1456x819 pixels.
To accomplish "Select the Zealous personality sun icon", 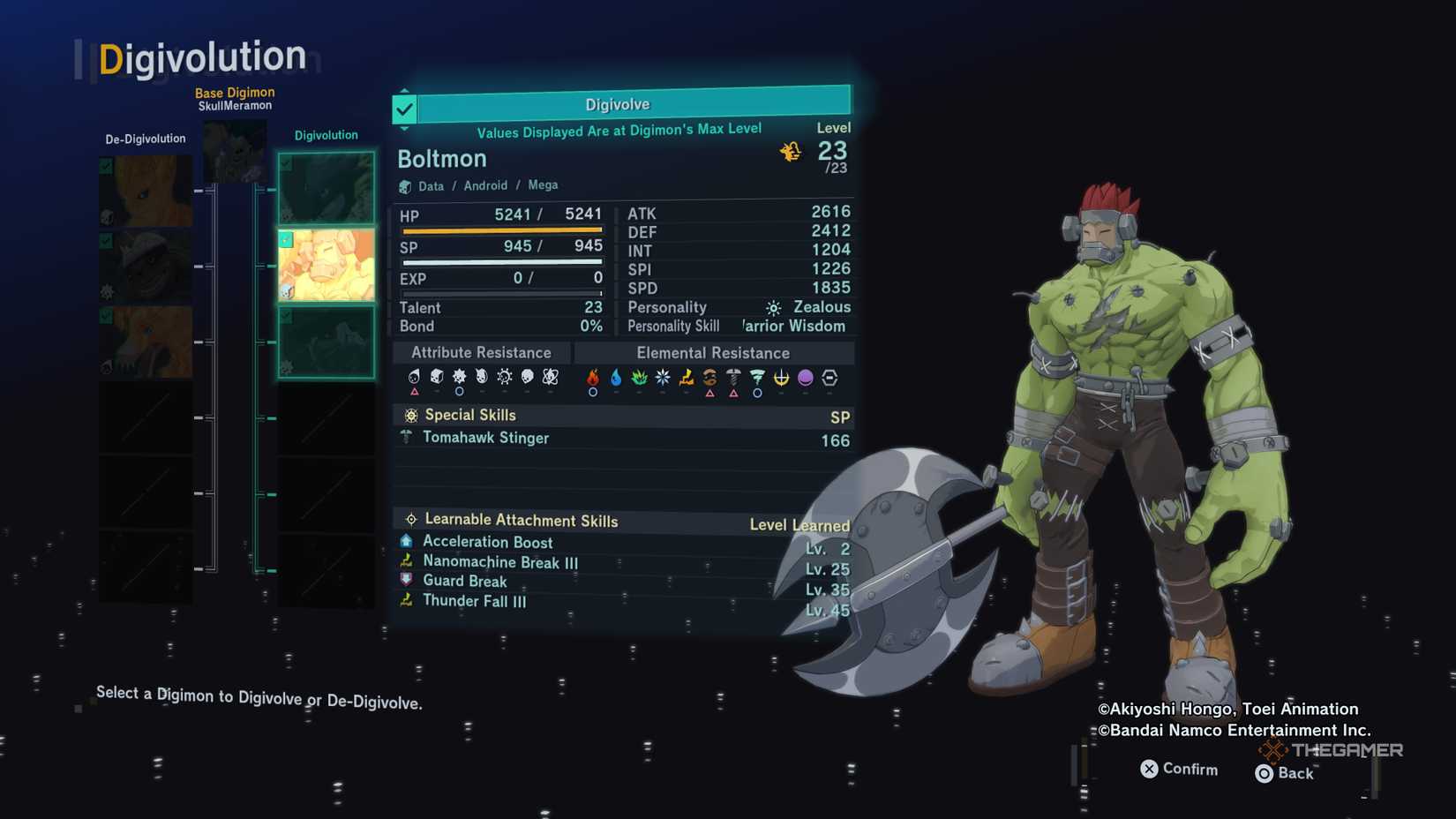I will (x=772, y=307).
